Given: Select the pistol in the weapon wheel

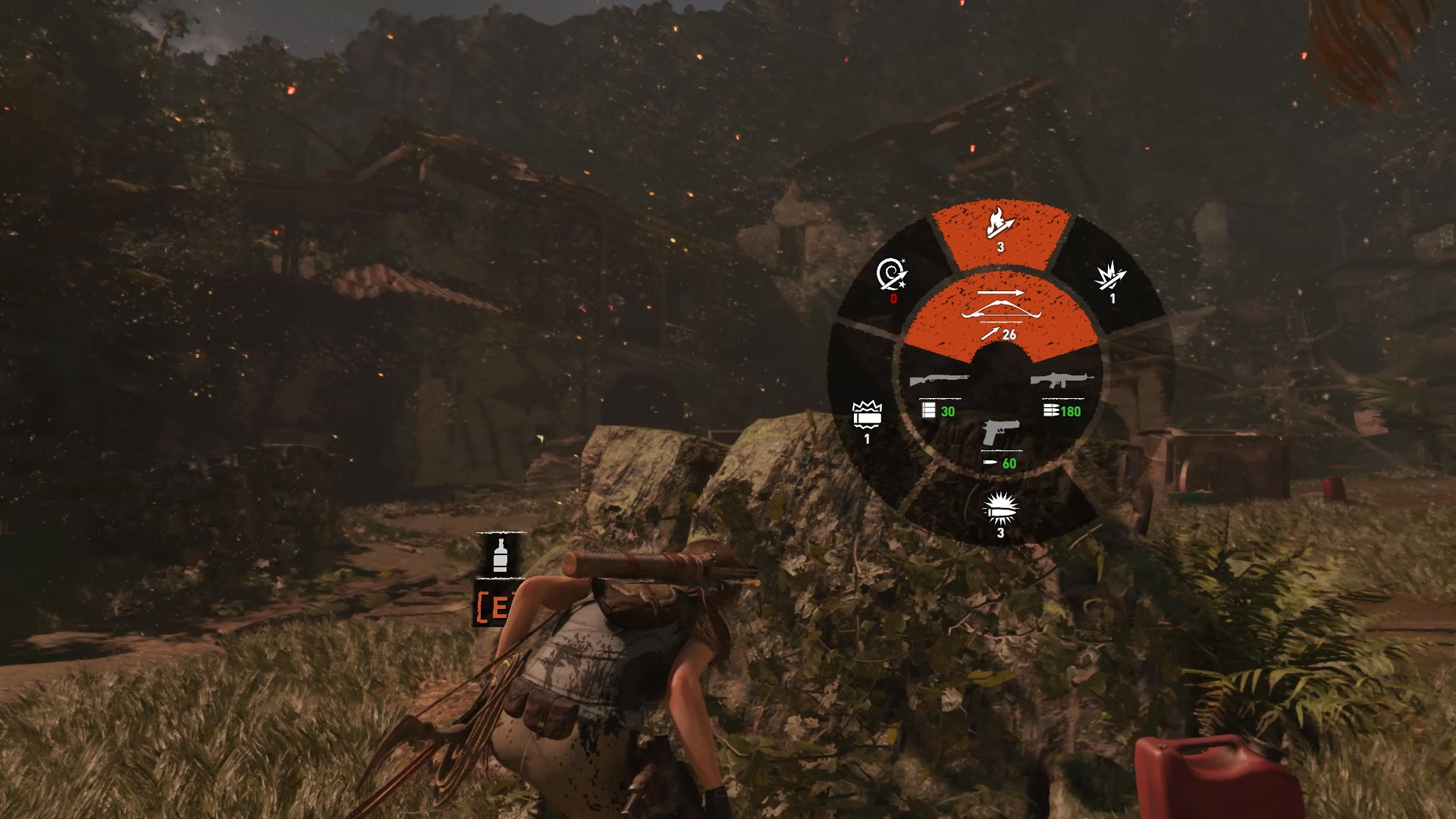Looking at the screenshot, I should pos(1001,443).
